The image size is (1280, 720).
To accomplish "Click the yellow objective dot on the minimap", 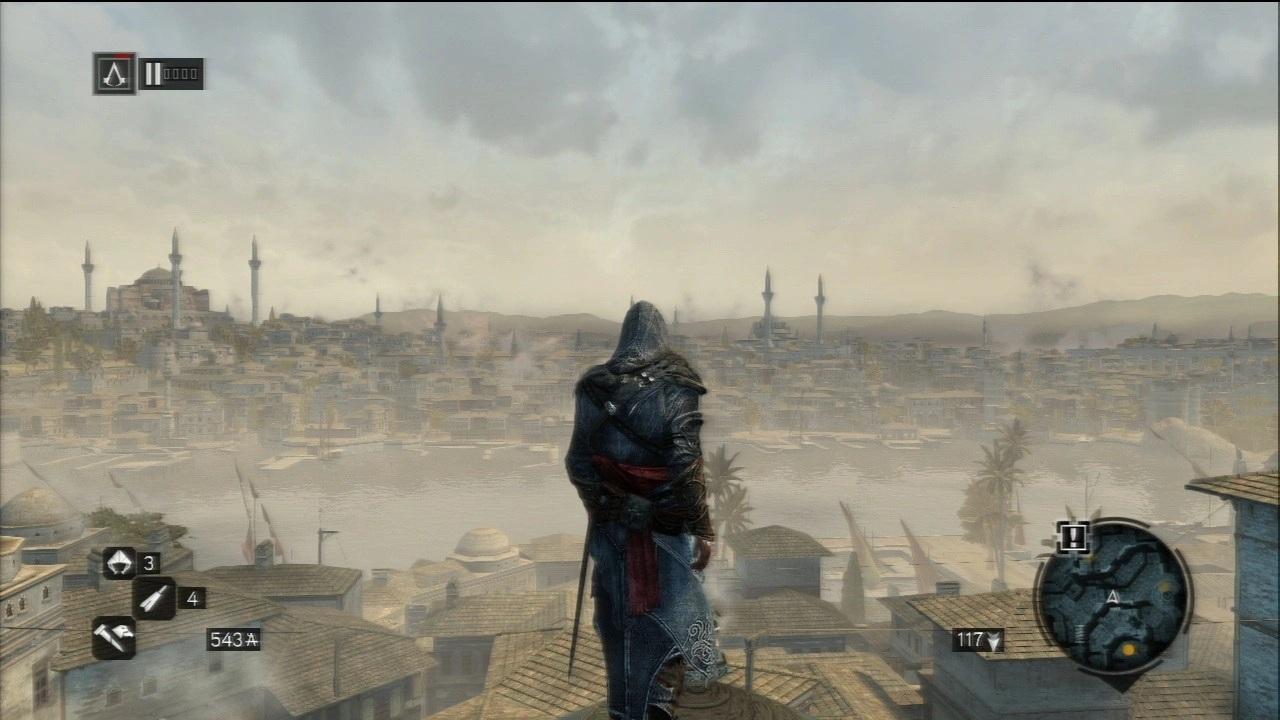I will (1129, 649).
